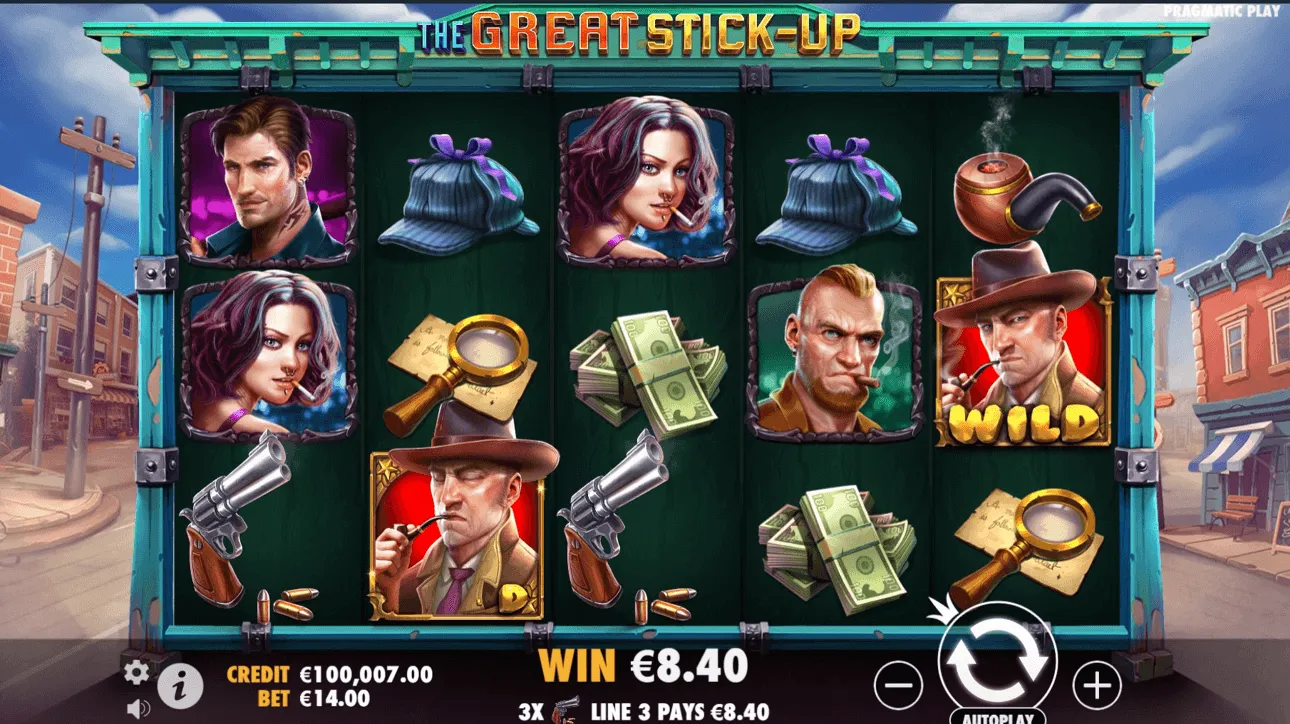Screen dimensions: 1290x724
Task: Click the money stack symbol on reel three
Action: (x=650, y=370)
